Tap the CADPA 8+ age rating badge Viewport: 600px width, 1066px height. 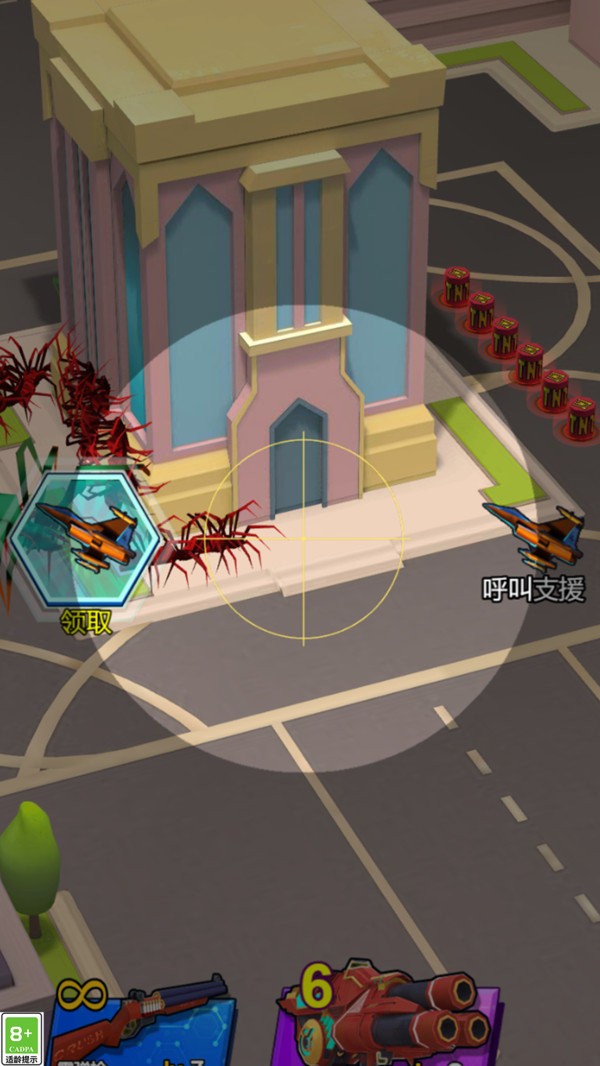(x=22, y=1039)
